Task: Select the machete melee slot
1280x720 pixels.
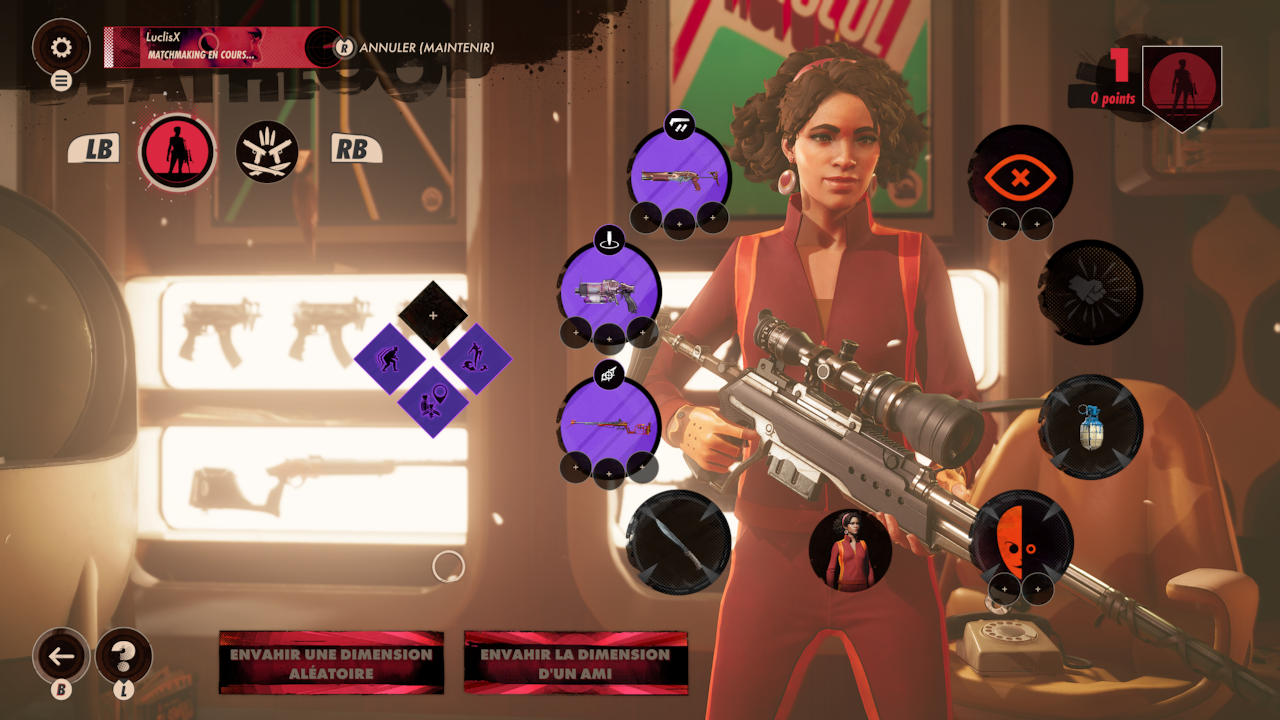Action: (x=678, y=540)
